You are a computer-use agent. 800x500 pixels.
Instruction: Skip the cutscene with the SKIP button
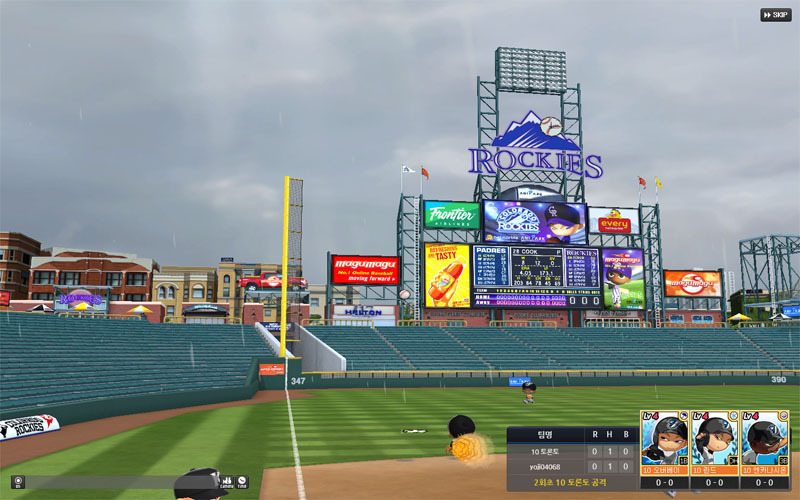[776, 15]
